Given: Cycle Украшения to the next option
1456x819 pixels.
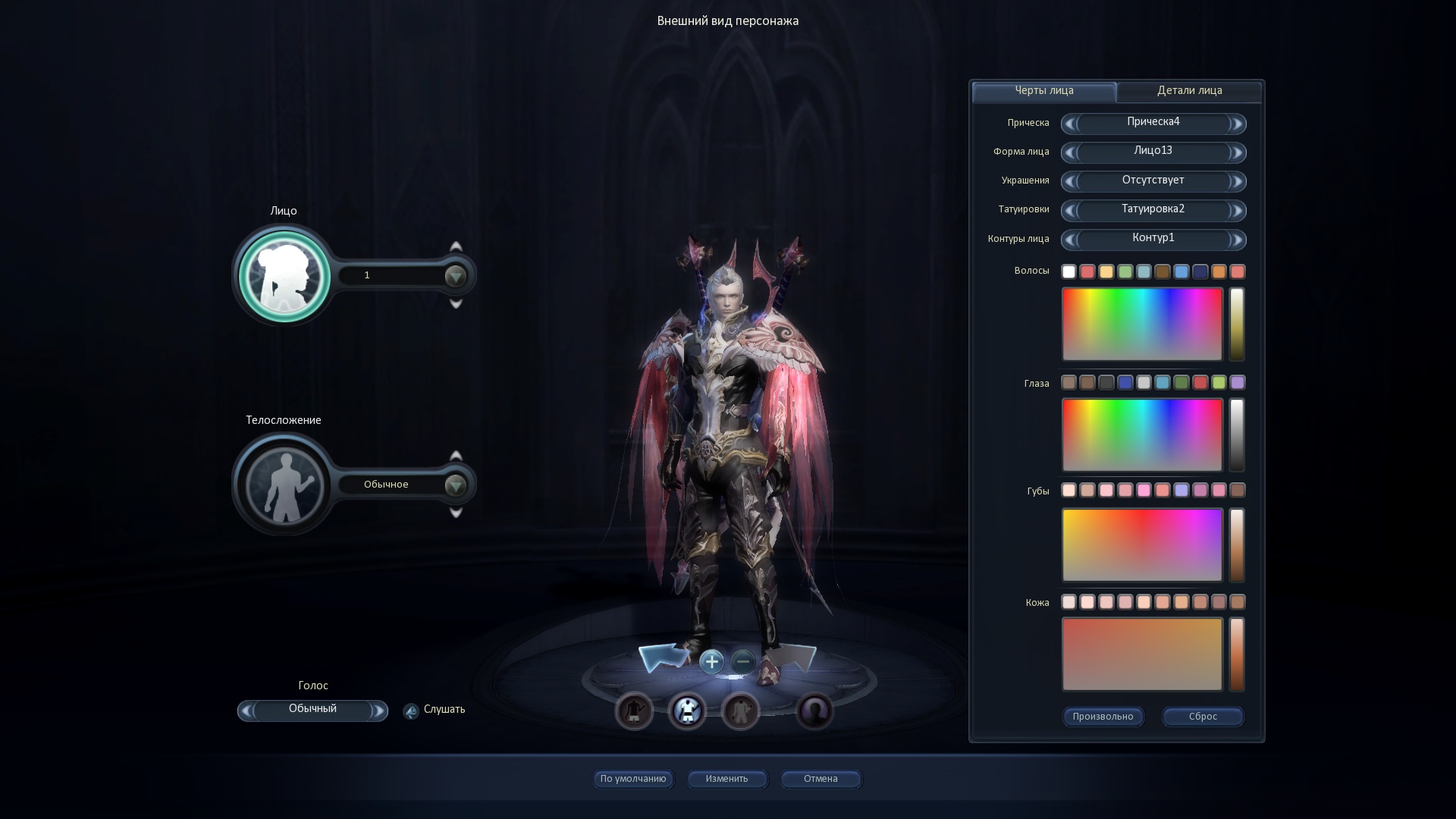Looking at the screenshot, I should point(1236,182).
